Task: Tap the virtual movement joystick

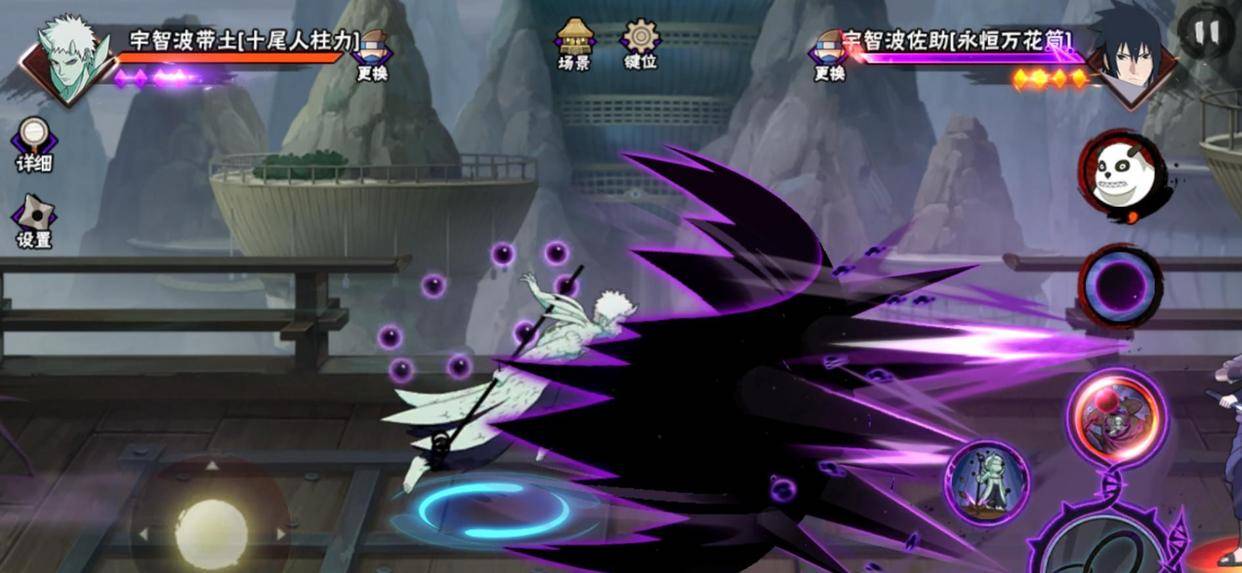Action: coord(211,529)
